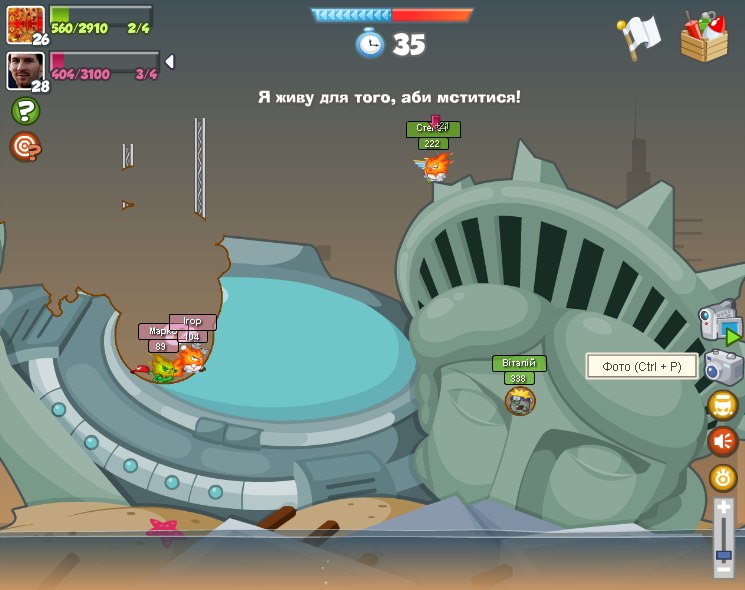Viewport: 745px width, 590px height.
Task: Click the yellow face icon button
Action: coord(723,405)
